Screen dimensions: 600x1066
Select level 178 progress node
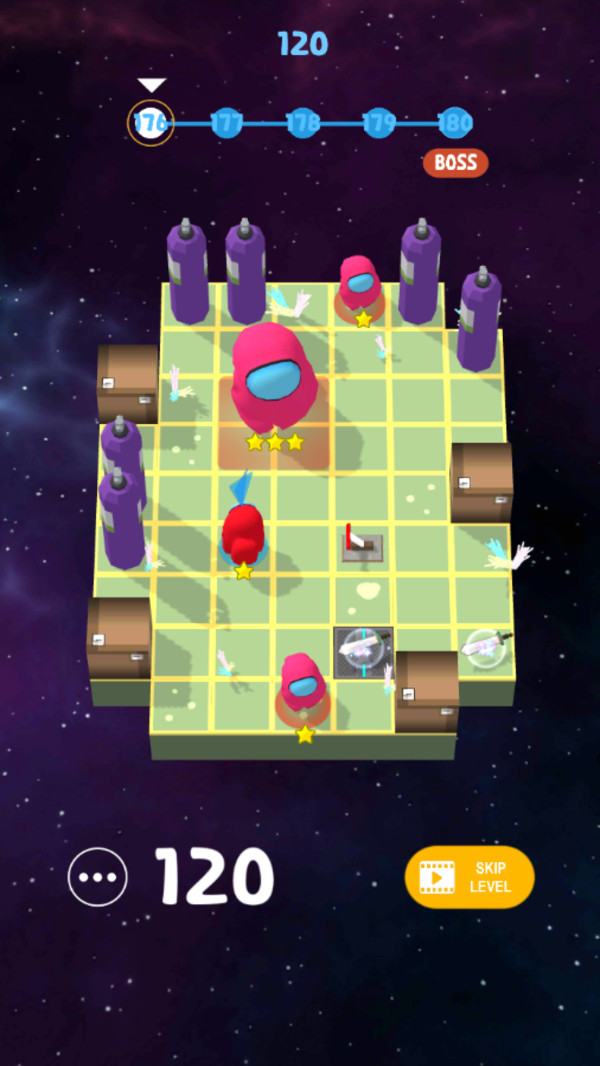(303, 123)
